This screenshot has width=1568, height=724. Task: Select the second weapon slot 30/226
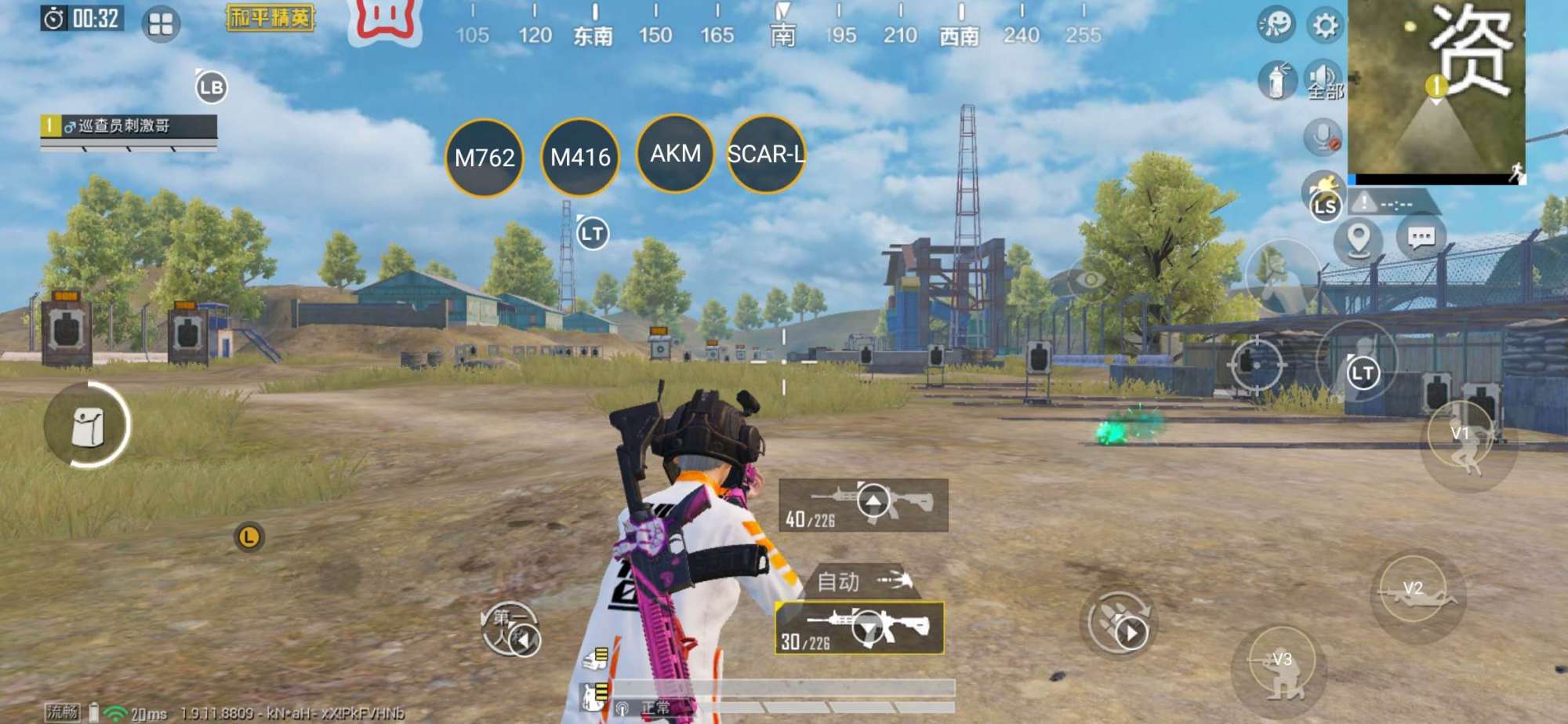[x=859, y=628]
